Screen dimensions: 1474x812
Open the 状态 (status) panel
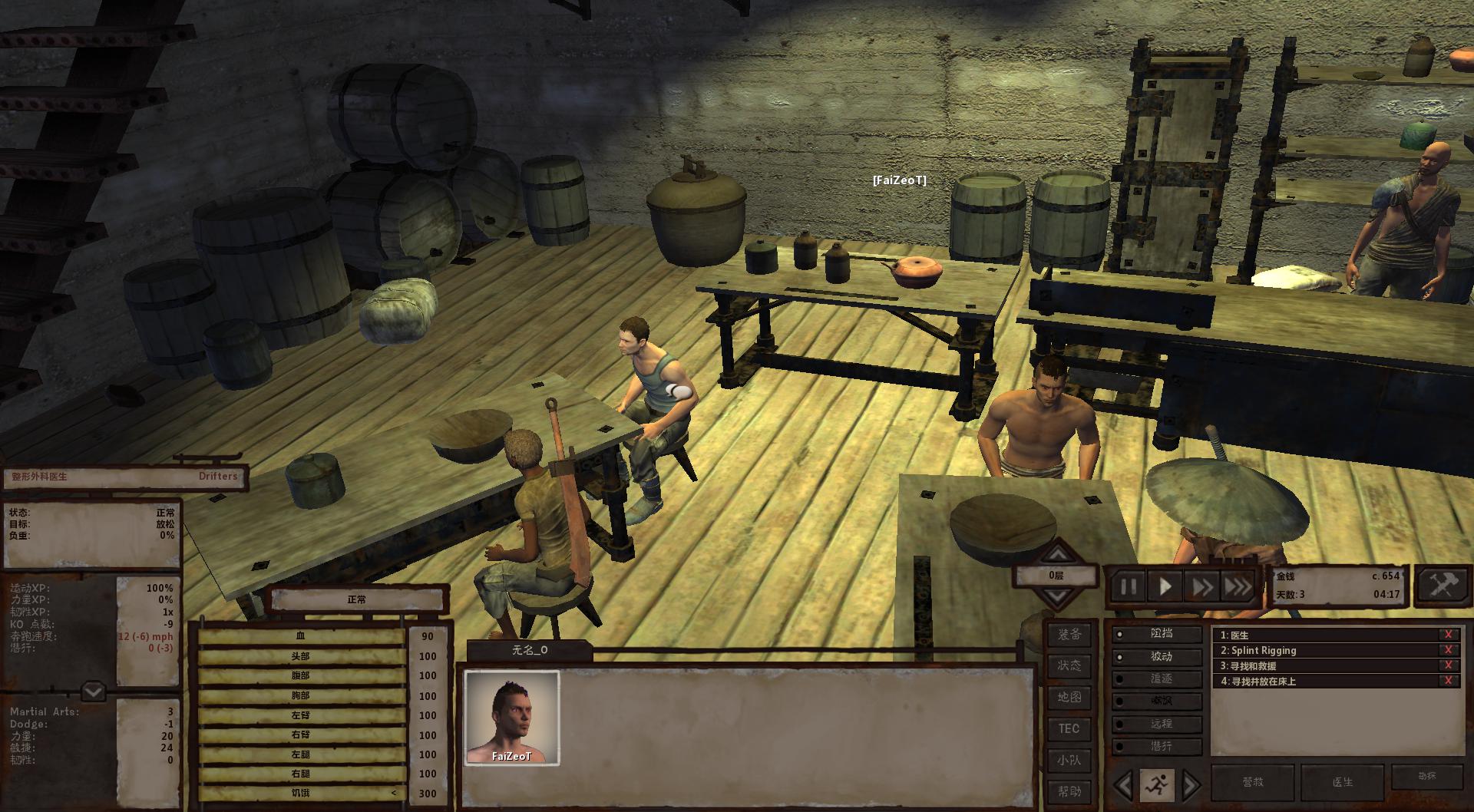coord(1069,665)
